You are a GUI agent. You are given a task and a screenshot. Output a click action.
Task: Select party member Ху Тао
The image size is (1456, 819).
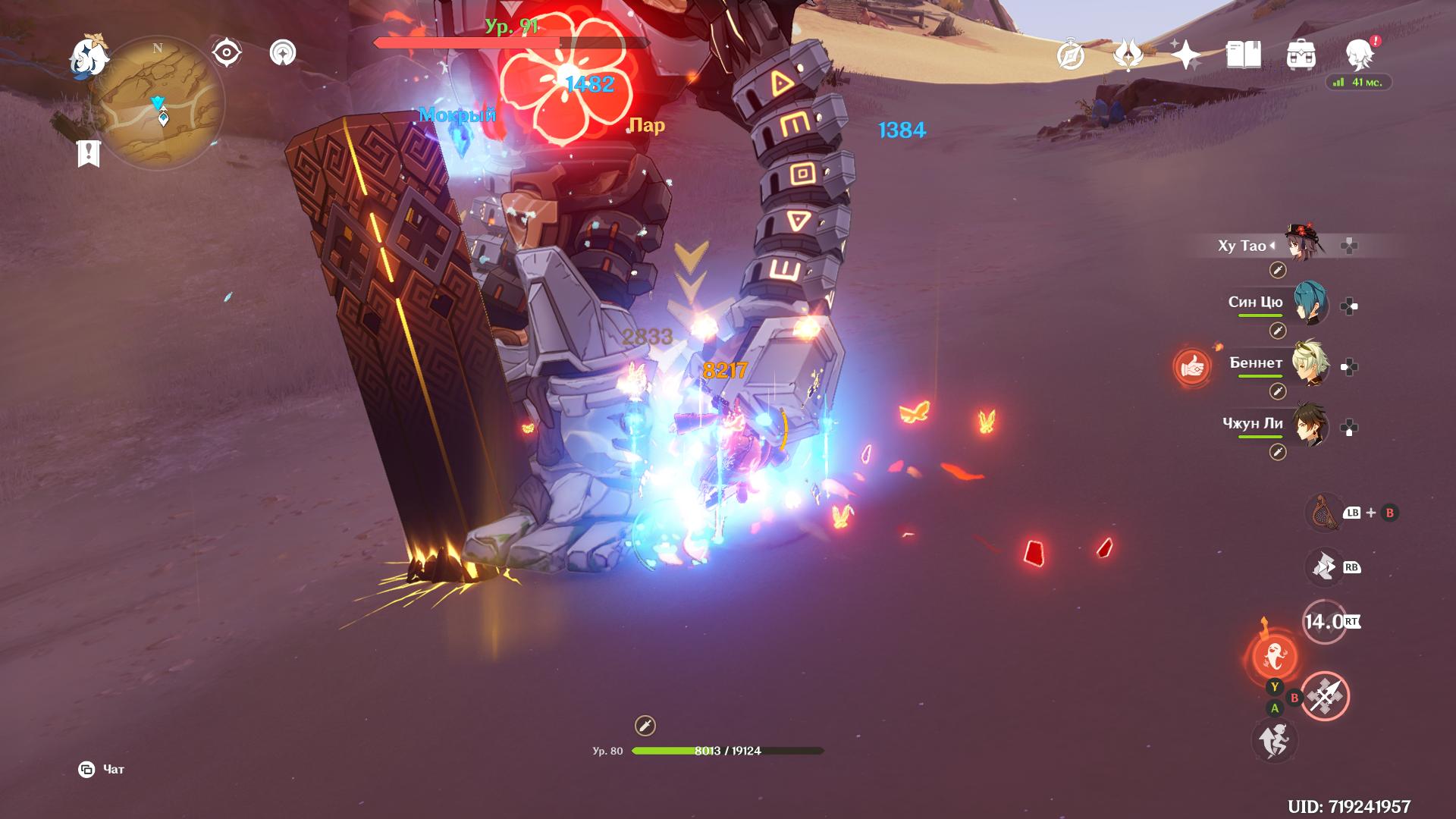pyautogui.click(x=1304, y=244)
